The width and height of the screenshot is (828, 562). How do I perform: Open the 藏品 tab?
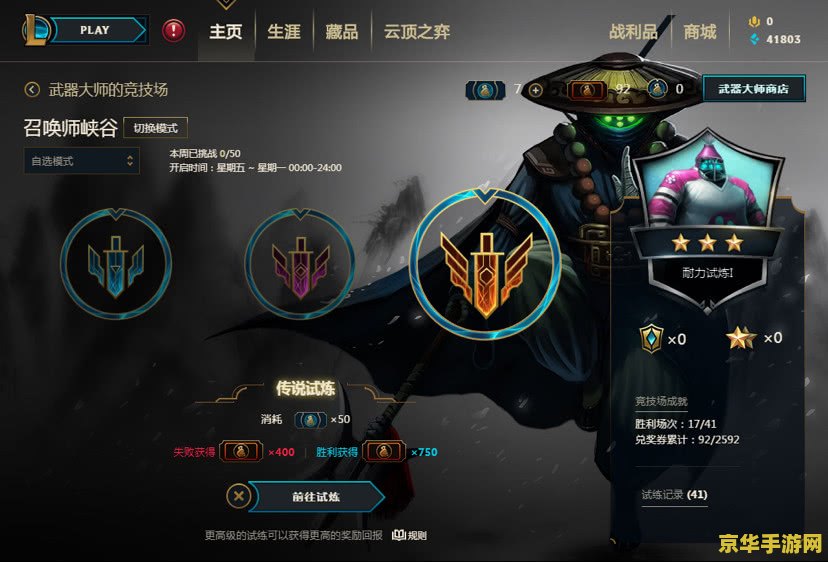tap(341, 32)
